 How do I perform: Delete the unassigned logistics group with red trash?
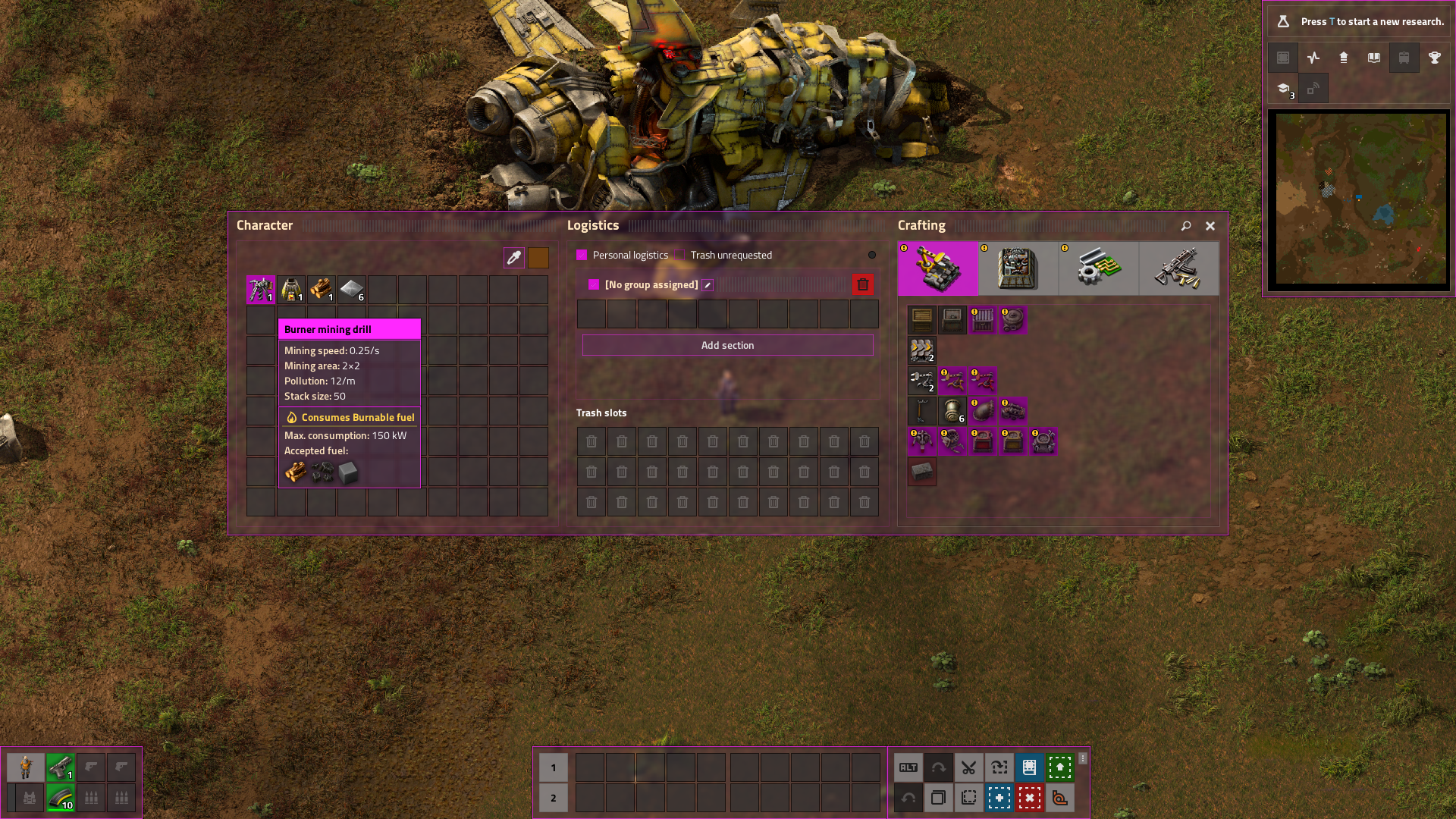(862, 285)
